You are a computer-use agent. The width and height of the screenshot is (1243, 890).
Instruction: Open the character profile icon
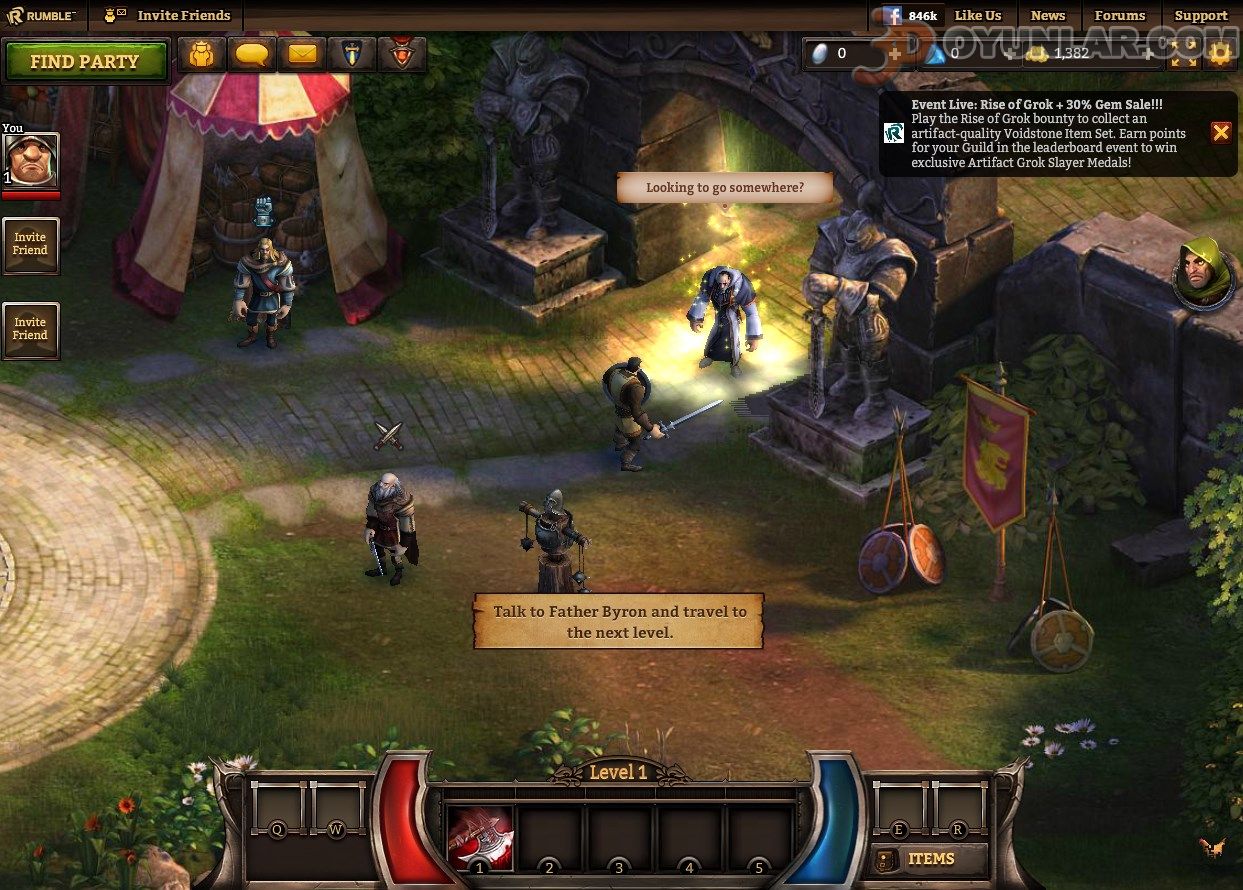click(202, 54)
